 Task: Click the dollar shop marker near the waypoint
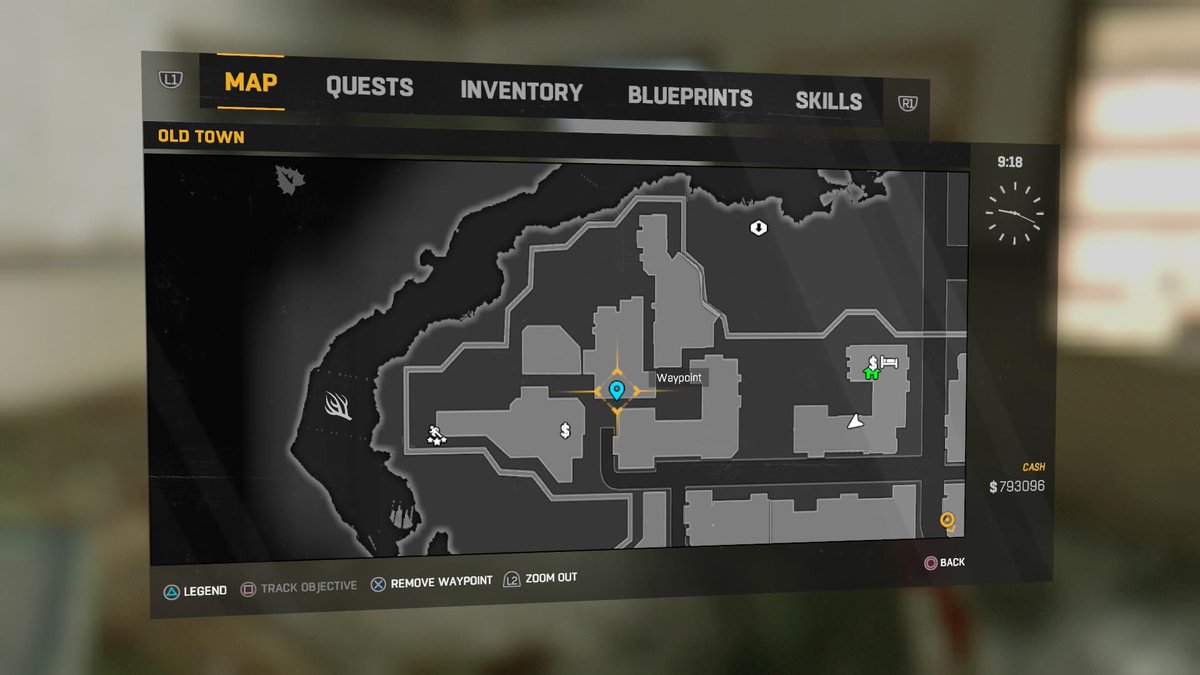tap(565, 431)
